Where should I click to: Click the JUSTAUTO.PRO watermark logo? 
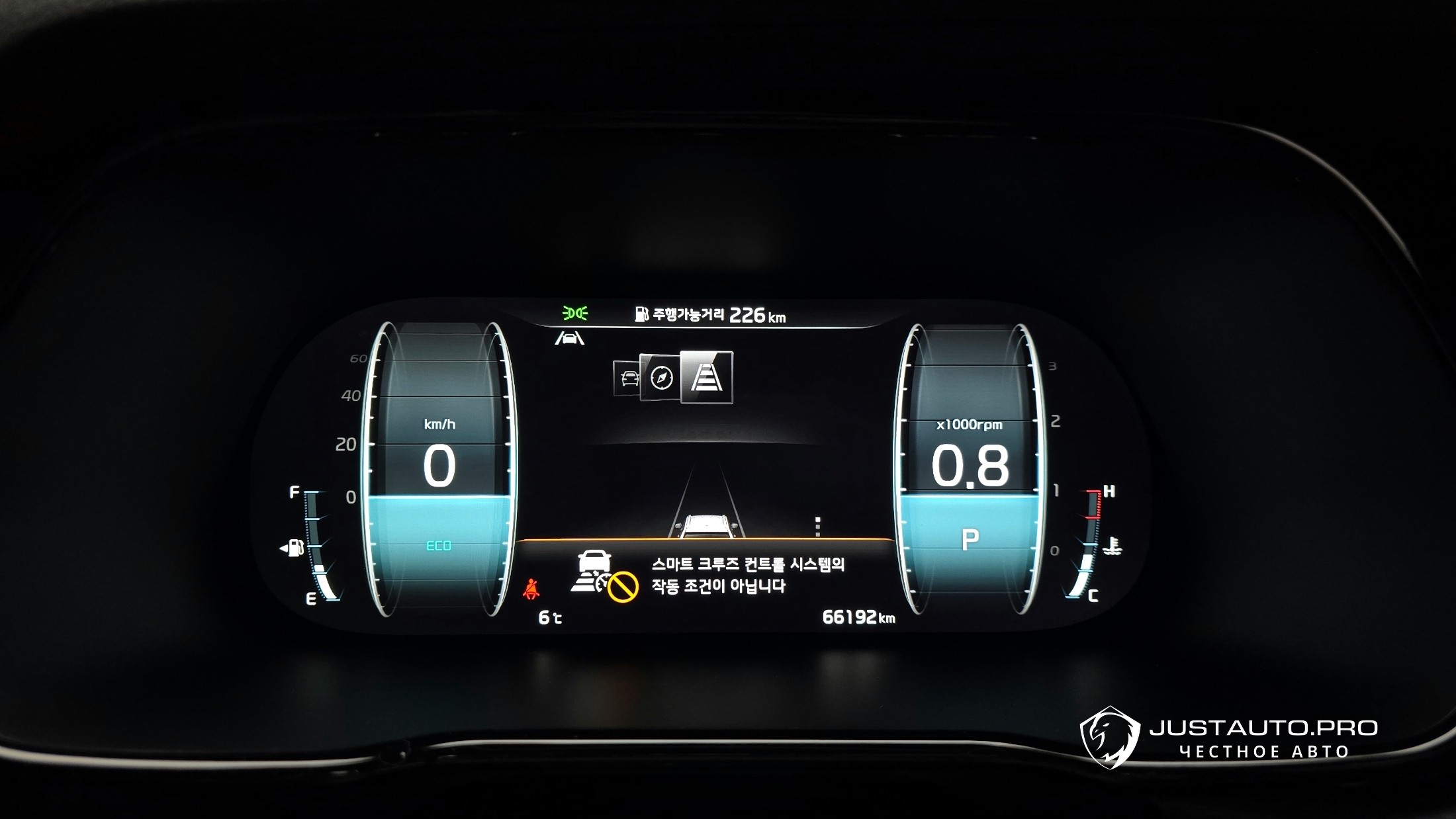pos(1110,738)
